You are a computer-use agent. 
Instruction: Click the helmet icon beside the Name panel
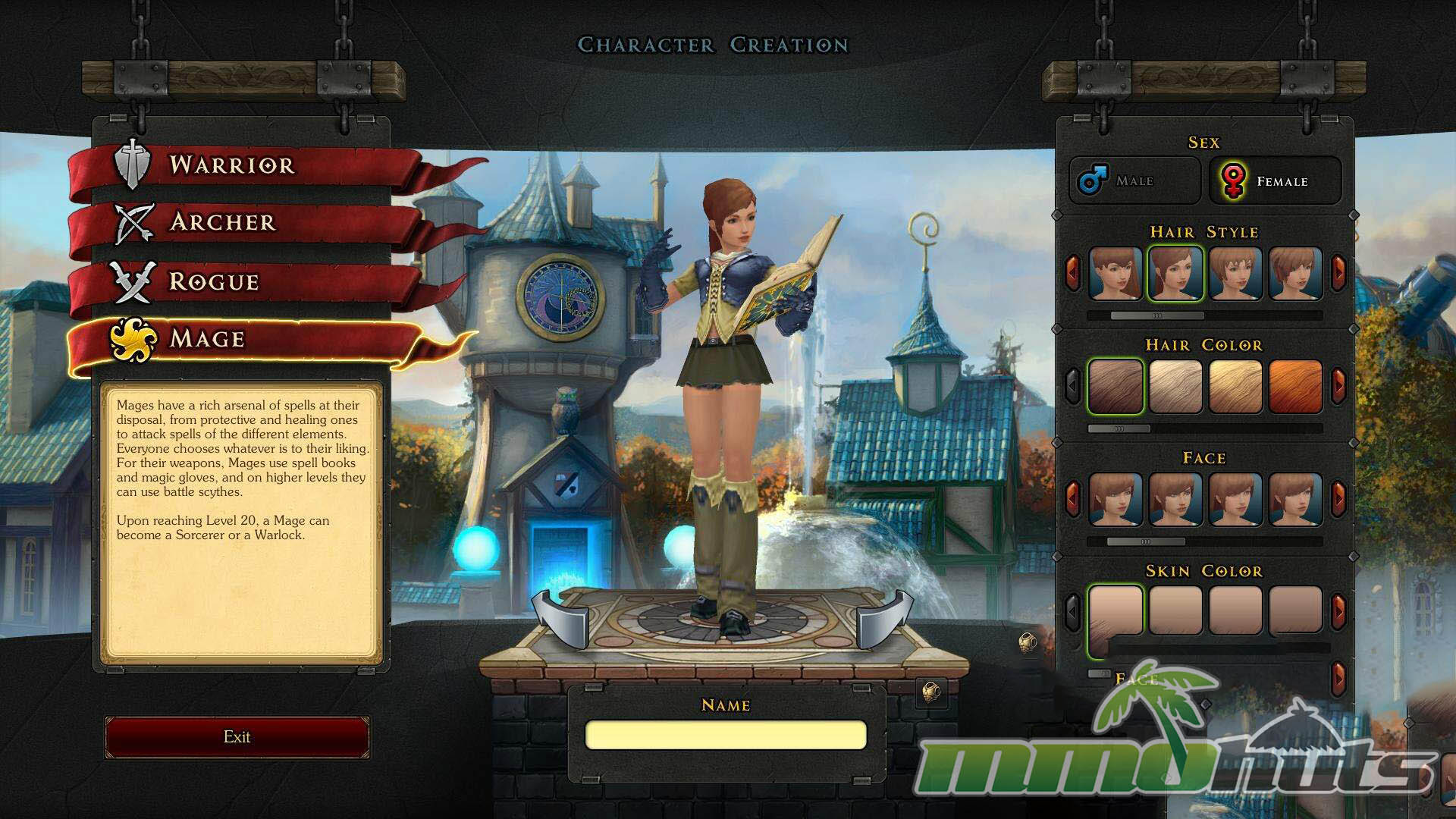[931, 692]
